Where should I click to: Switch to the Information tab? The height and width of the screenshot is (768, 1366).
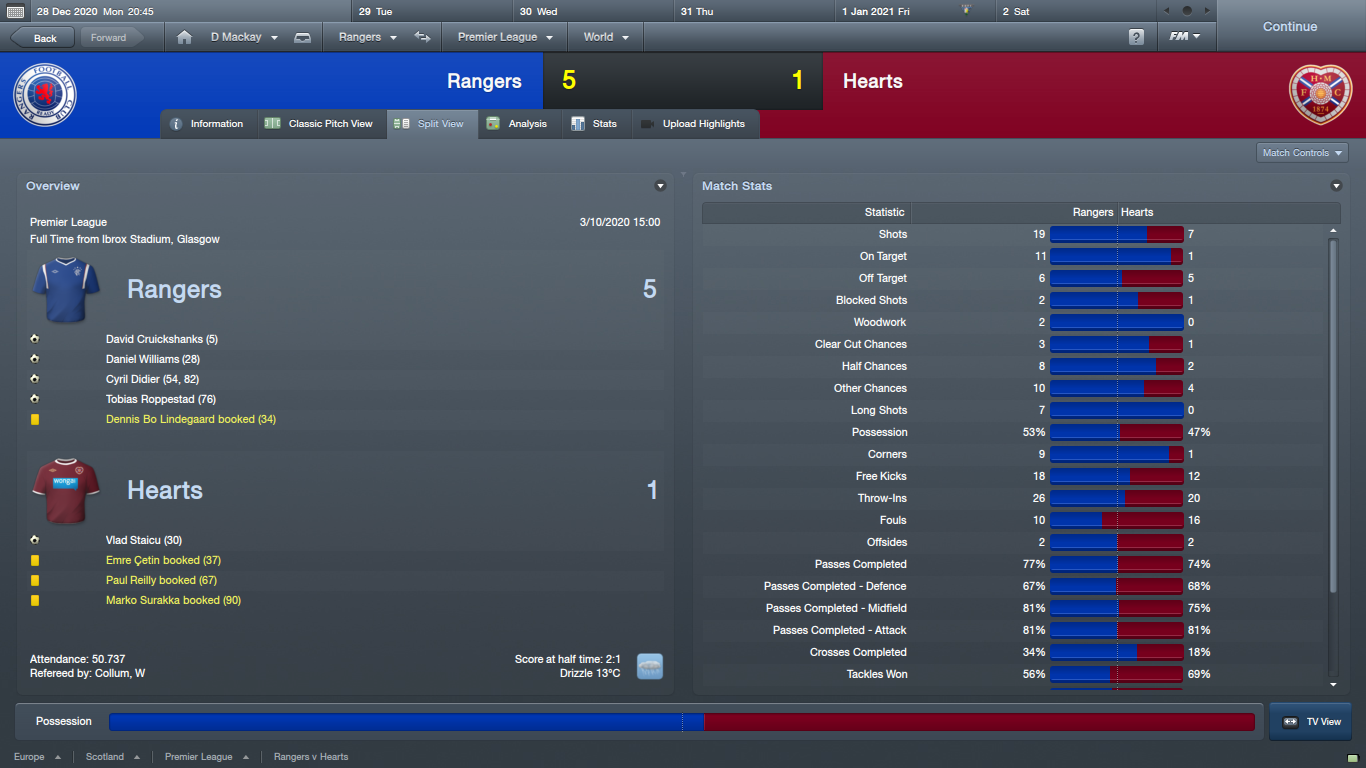pos(207,124)
